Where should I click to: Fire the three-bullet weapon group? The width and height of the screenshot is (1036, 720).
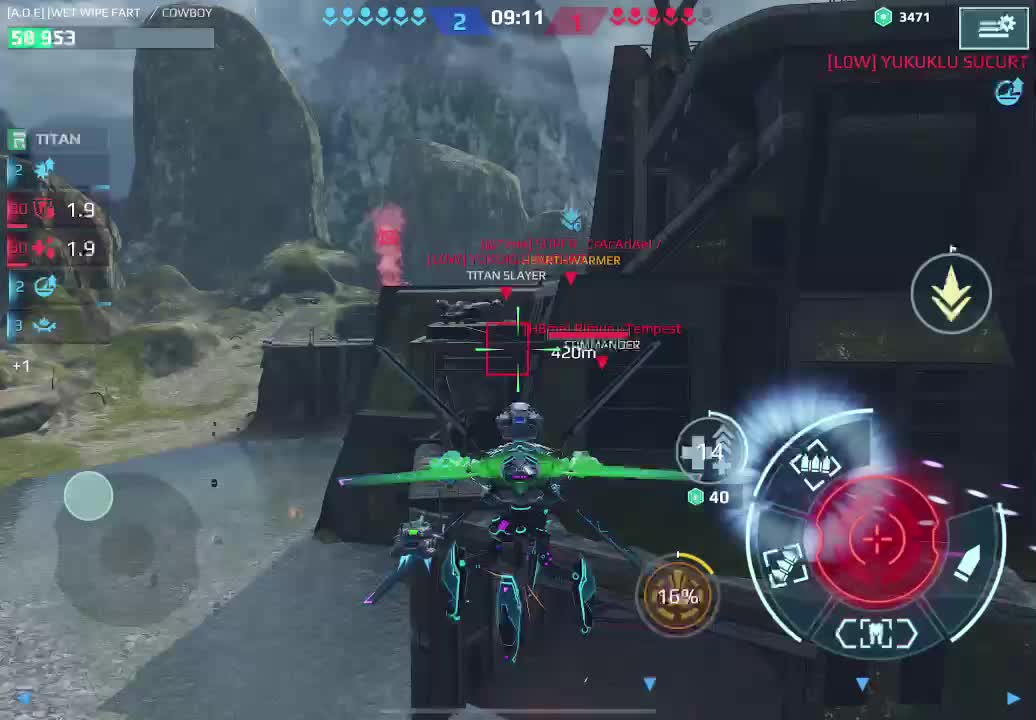[813, 464]
